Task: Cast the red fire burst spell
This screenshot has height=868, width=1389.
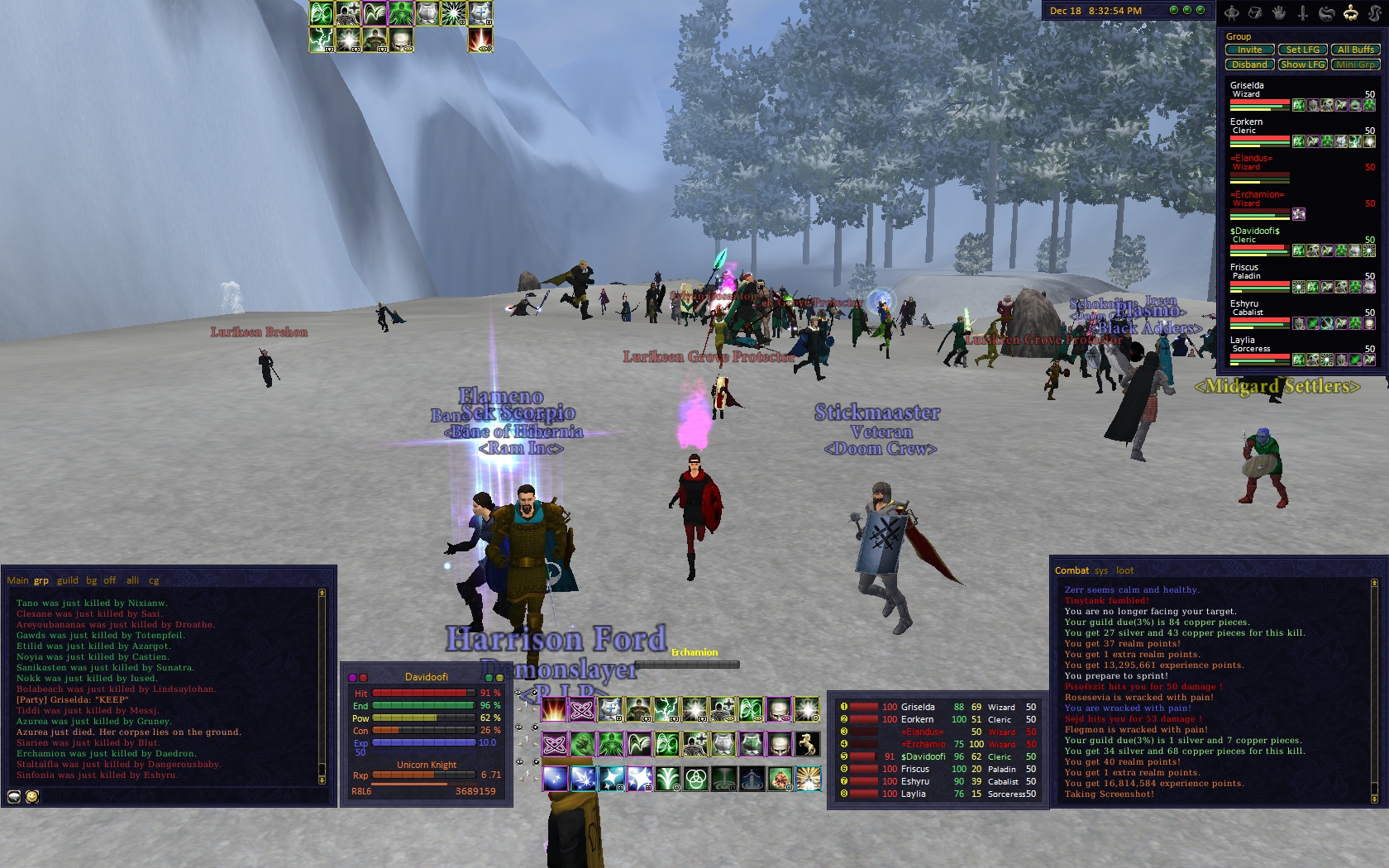Action: [553, 709]
